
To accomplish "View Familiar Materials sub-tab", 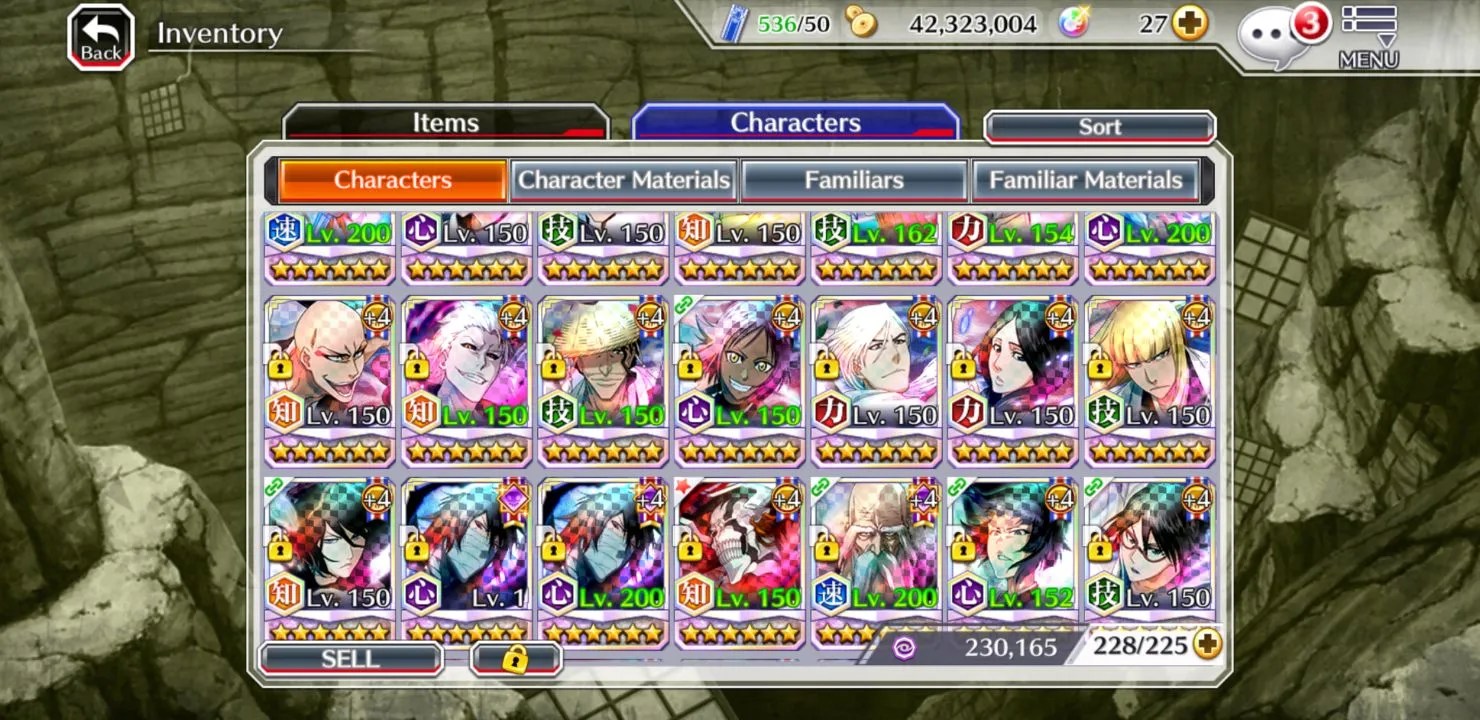I will point(1085,181).
